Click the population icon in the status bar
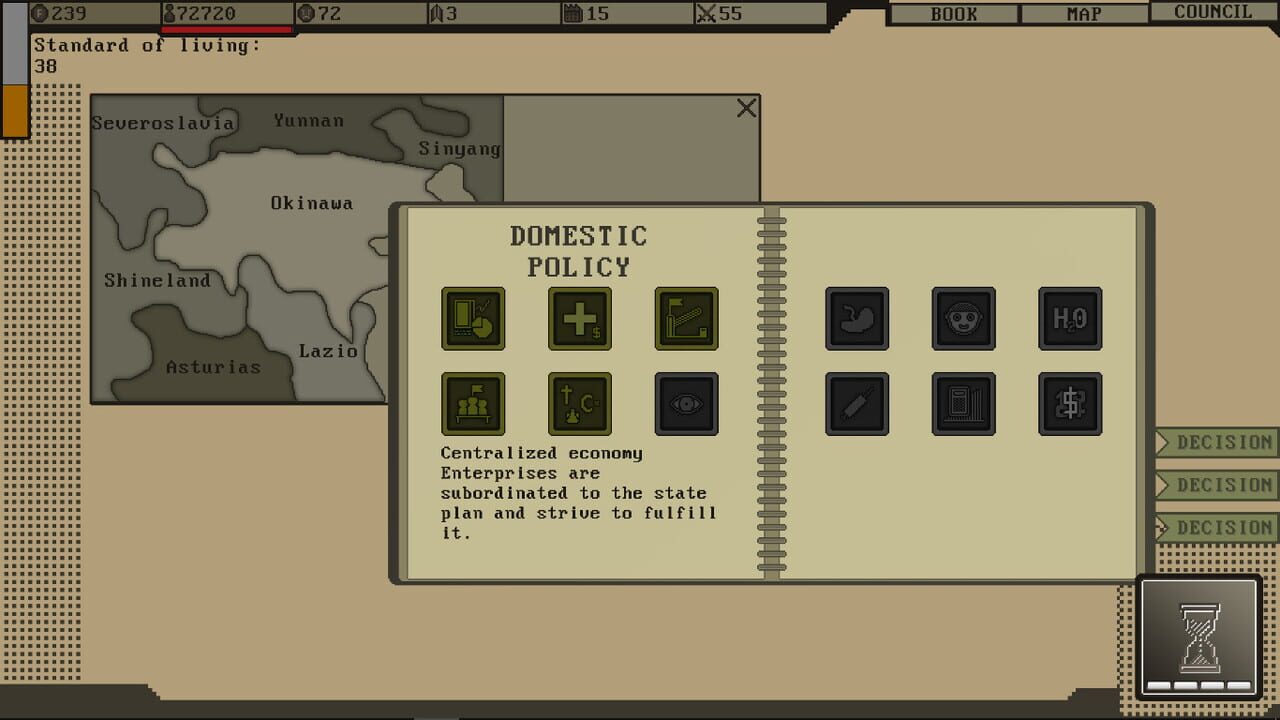The image size is (1280, 720). 168,14
